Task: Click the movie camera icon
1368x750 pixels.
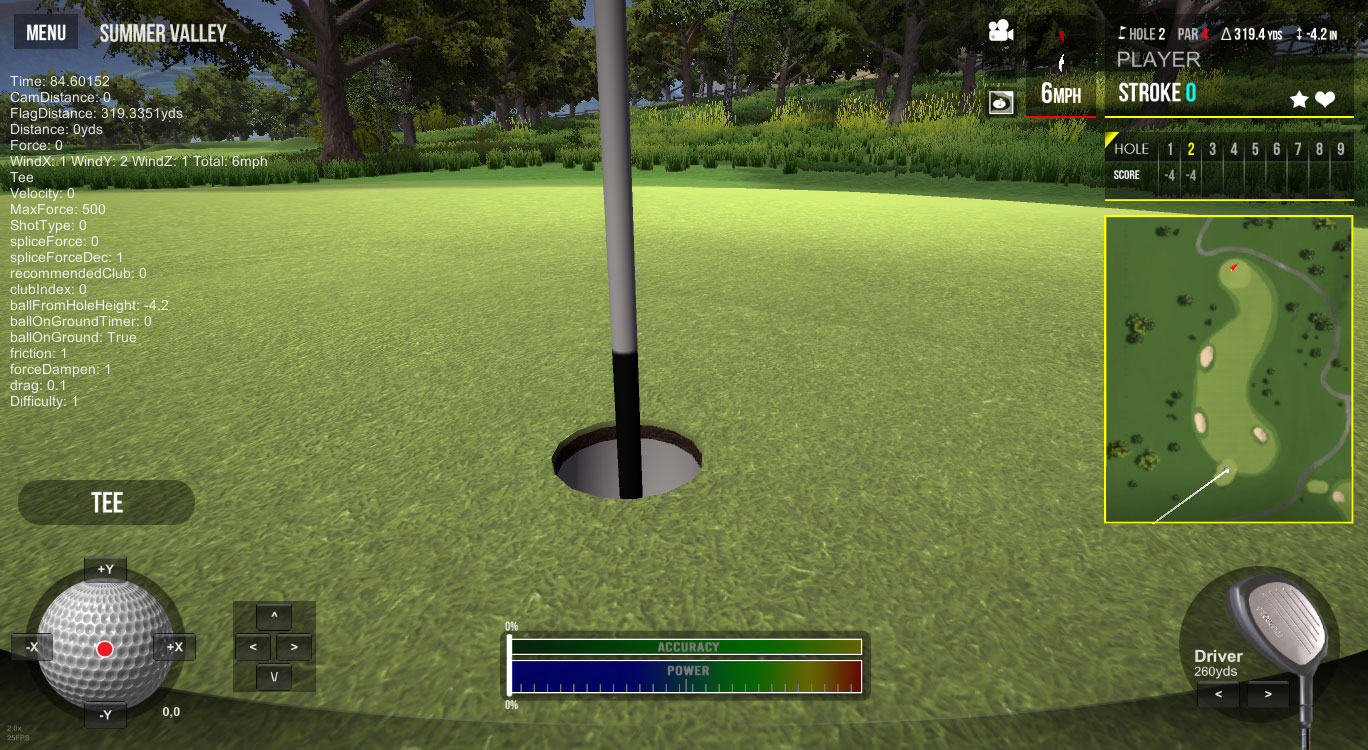Action: (x=1000, y=31)
